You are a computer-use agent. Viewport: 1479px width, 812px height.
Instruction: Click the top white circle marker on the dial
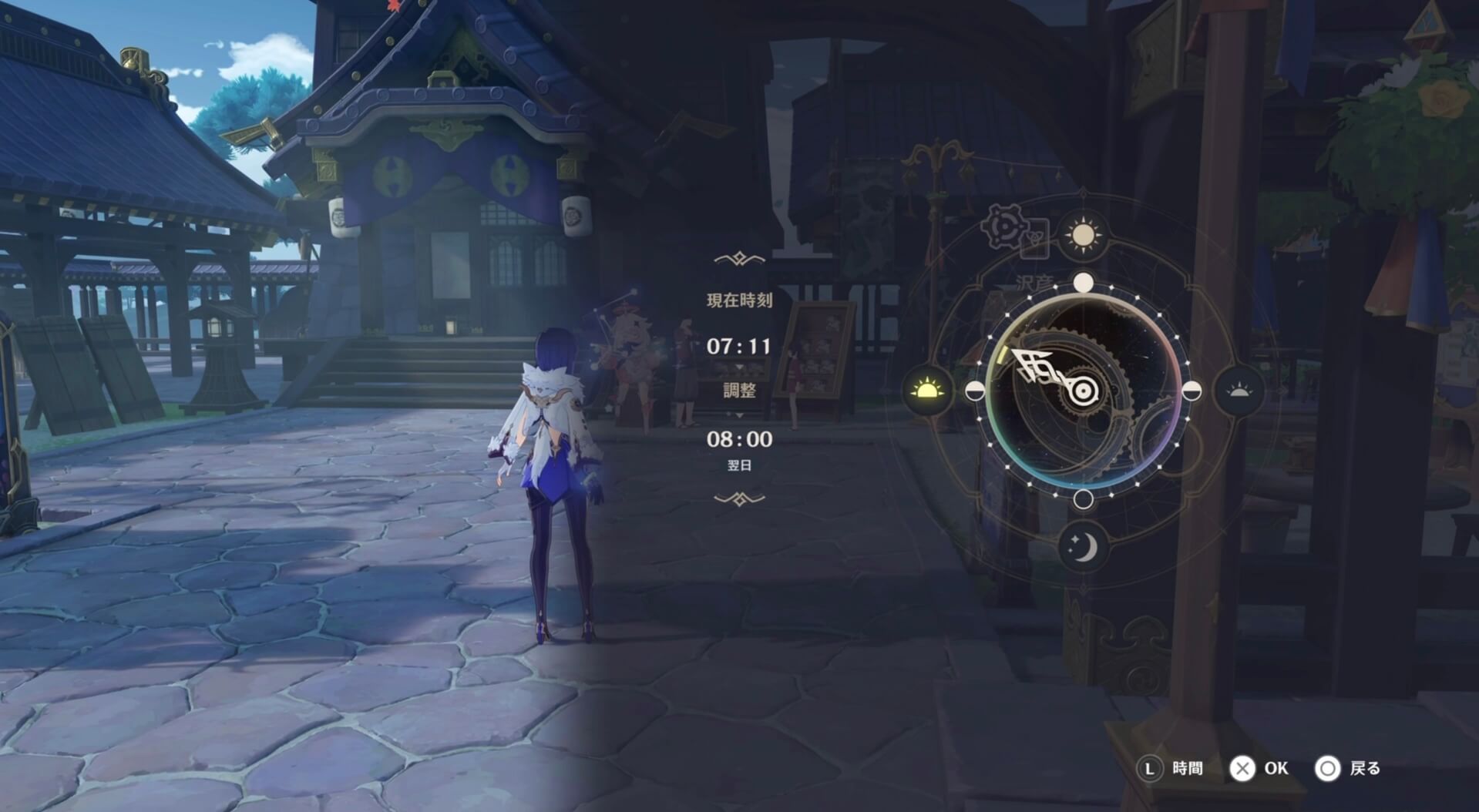pyautogui.click(x=1085, y=284)
